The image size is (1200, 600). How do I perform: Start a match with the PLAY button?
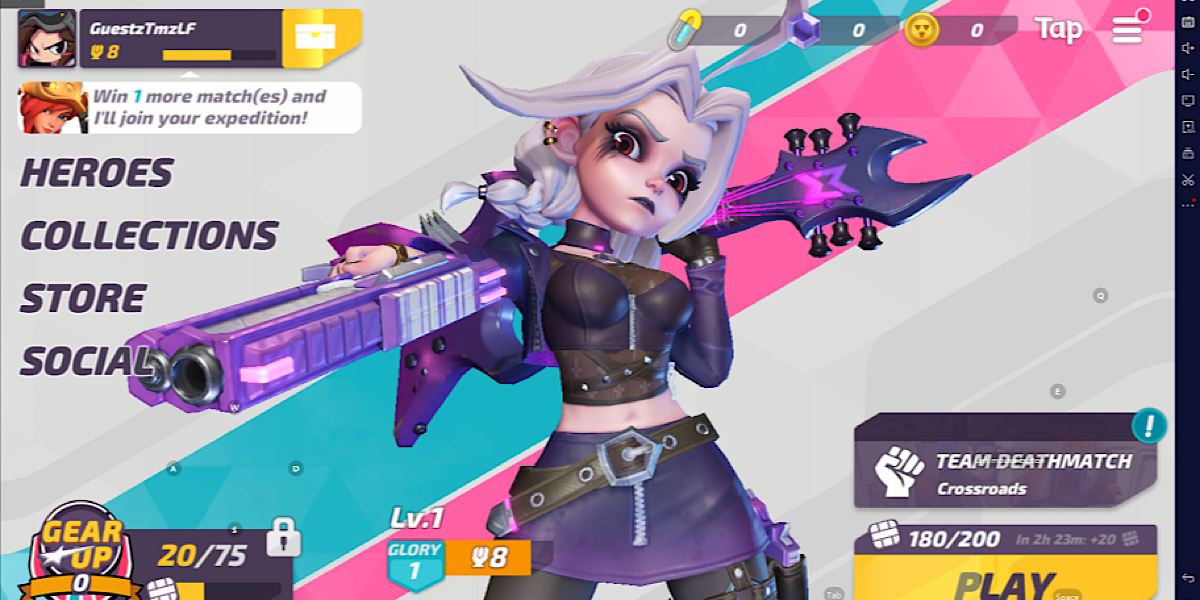[1004, 581]
